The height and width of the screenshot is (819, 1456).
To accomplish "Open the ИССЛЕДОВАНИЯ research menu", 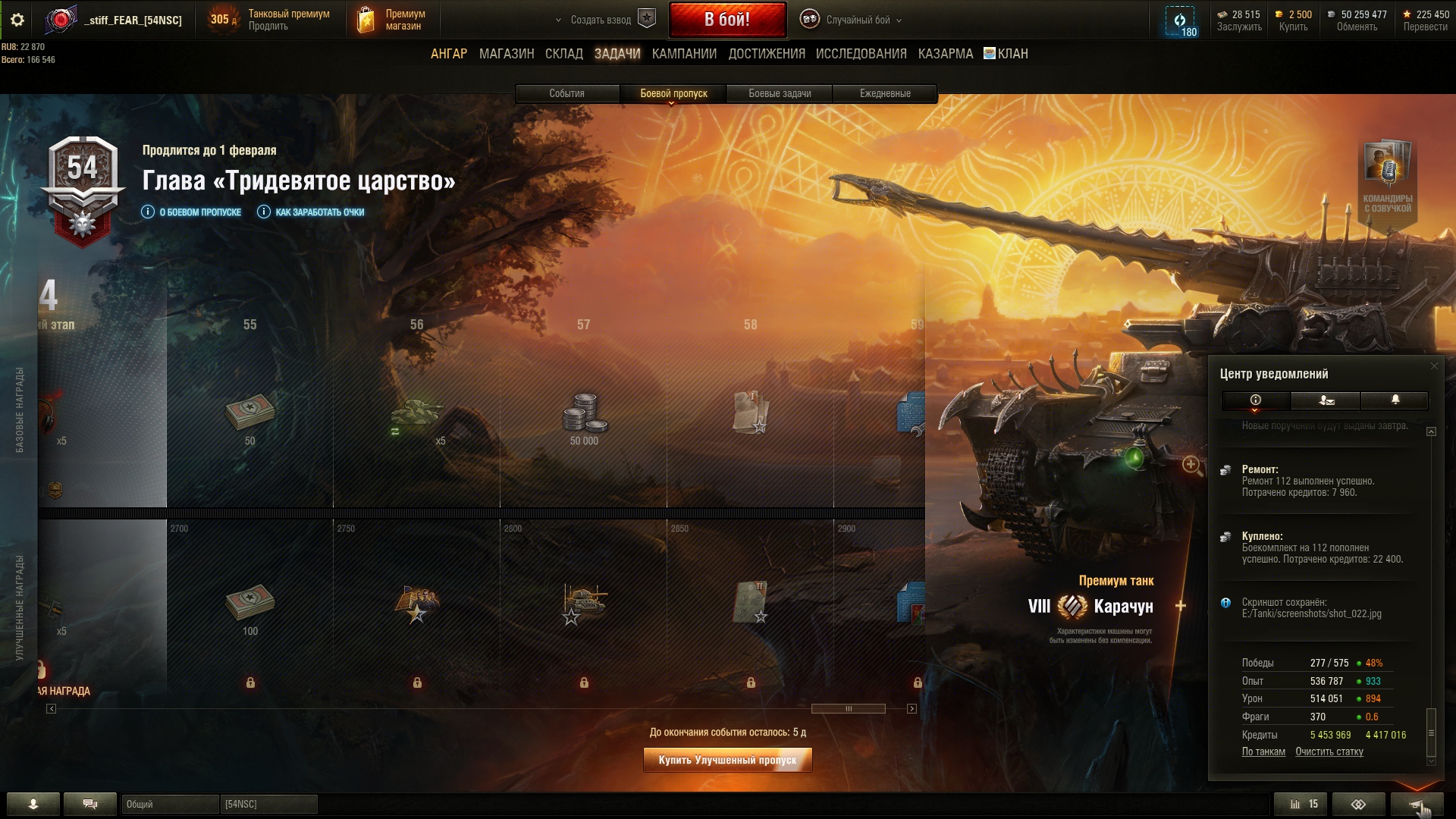I will [861, 54].
